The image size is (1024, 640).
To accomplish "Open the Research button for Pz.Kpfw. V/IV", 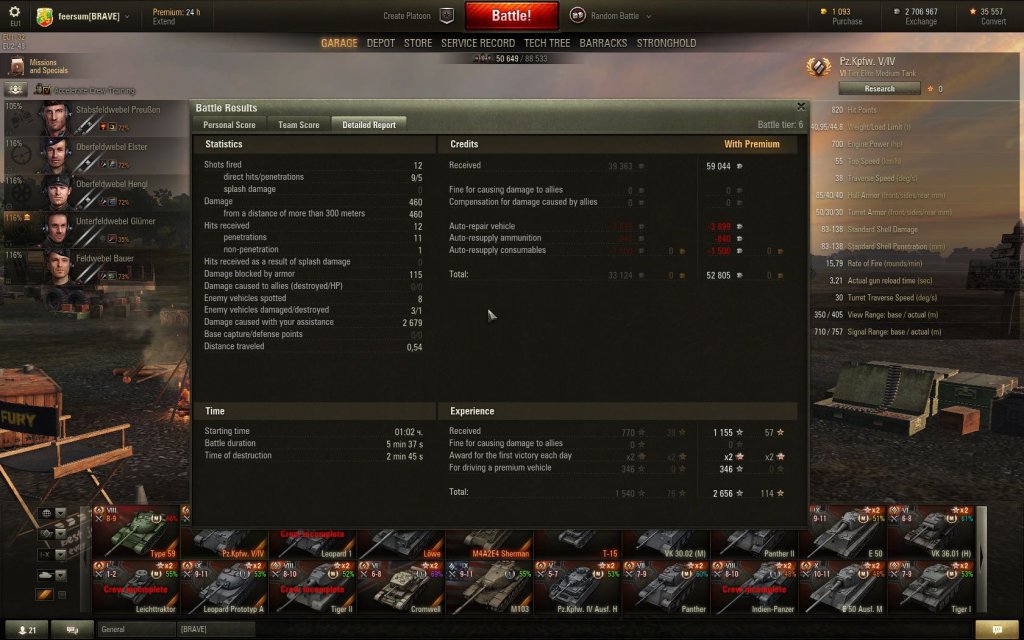I will [x=879, y=88].
